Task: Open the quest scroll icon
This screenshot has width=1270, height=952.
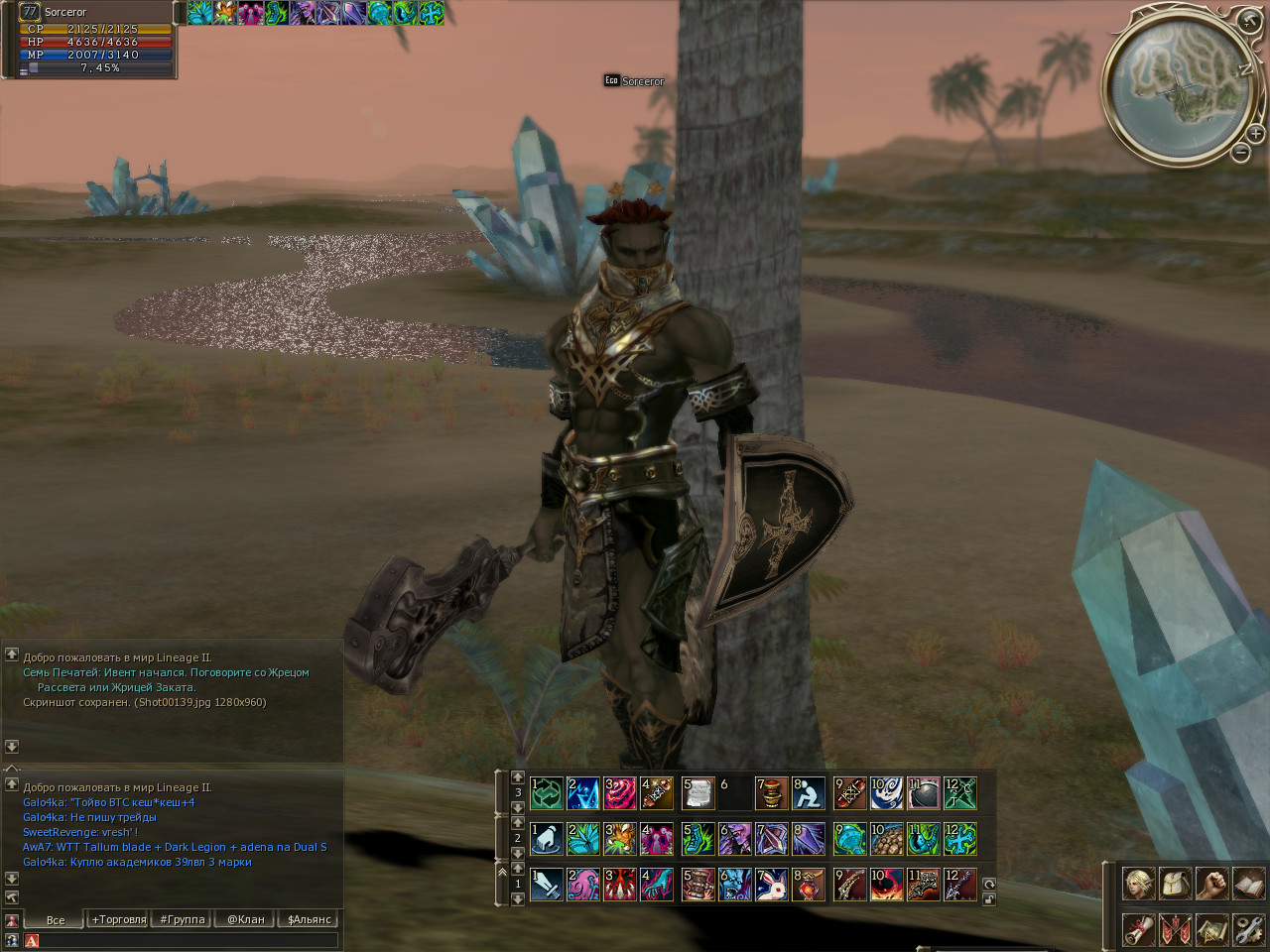Action: [x=1138, y=929]
